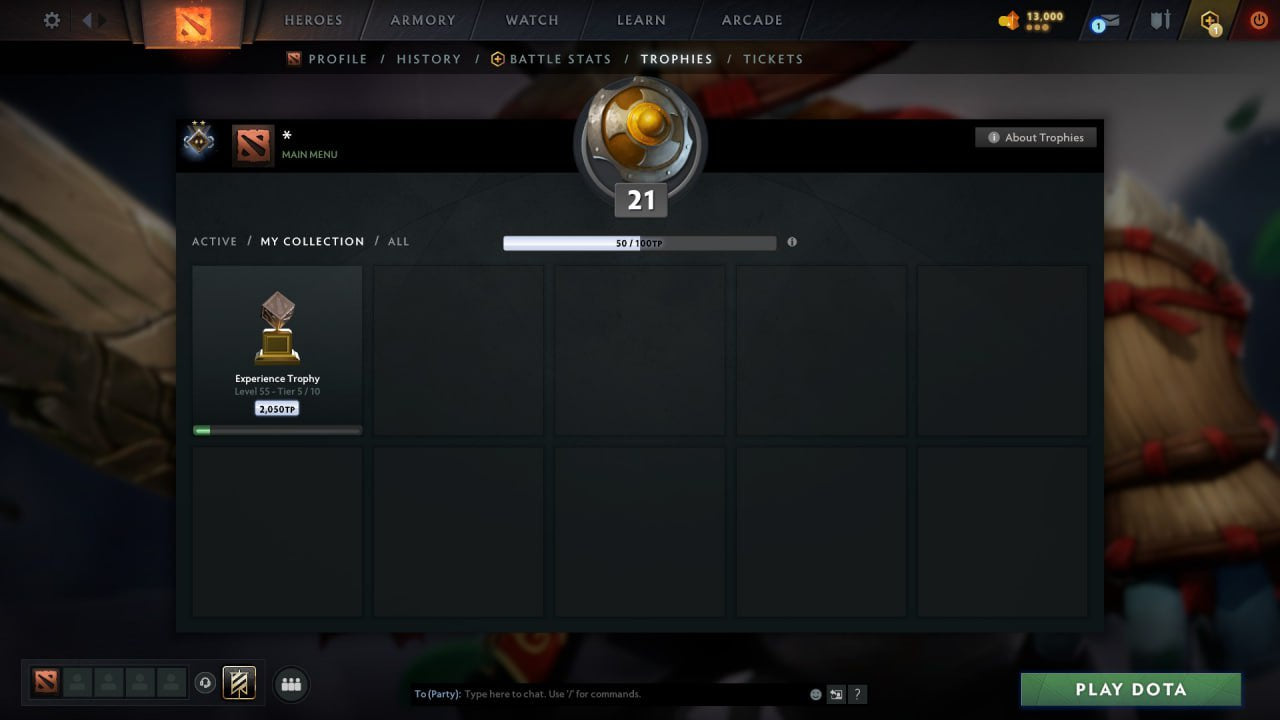
Task: Click the TP info icon beside progress bar
Action: (x=792, y=242)
